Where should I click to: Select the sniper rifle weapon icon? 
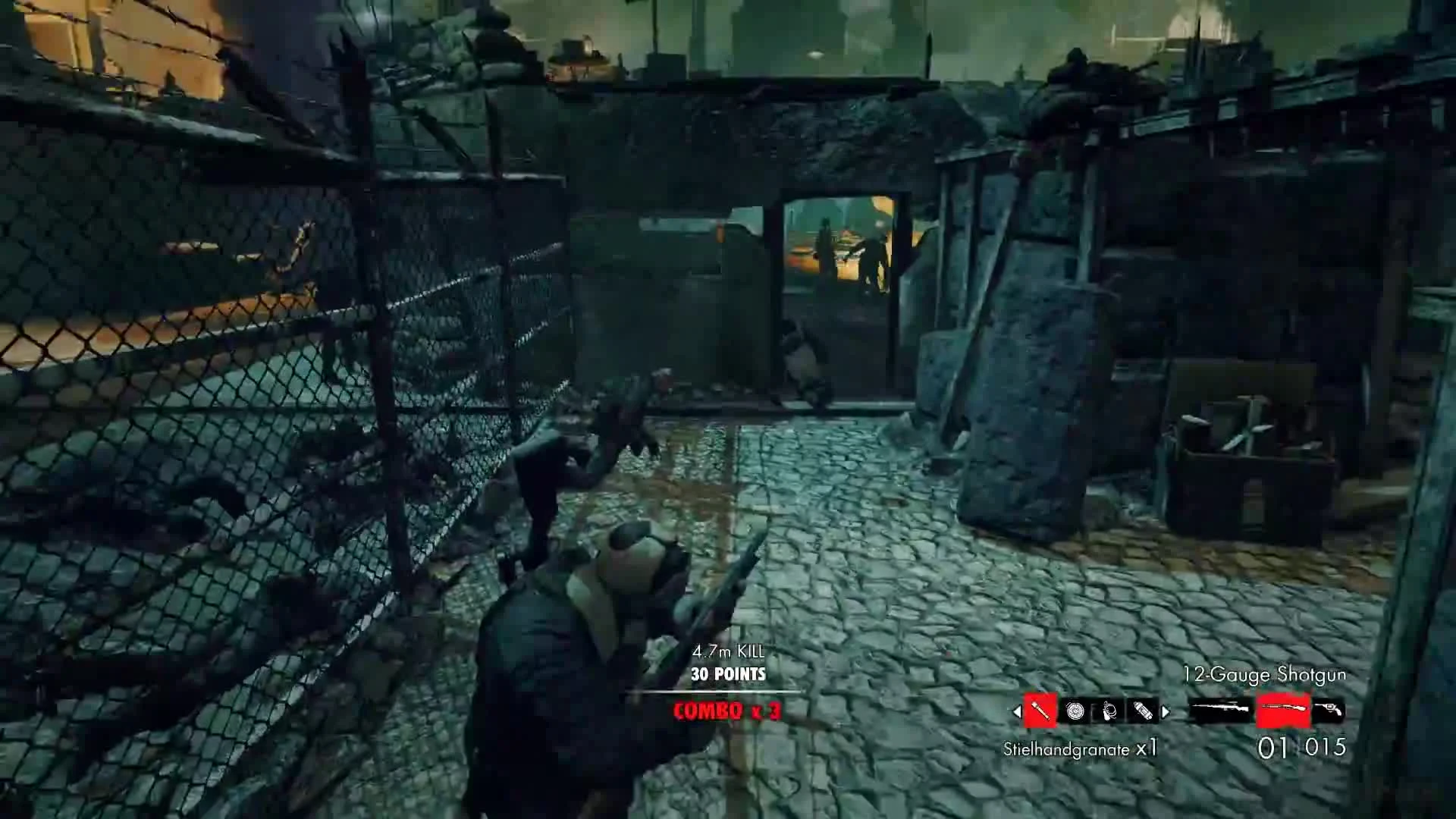coord(1219,708)
